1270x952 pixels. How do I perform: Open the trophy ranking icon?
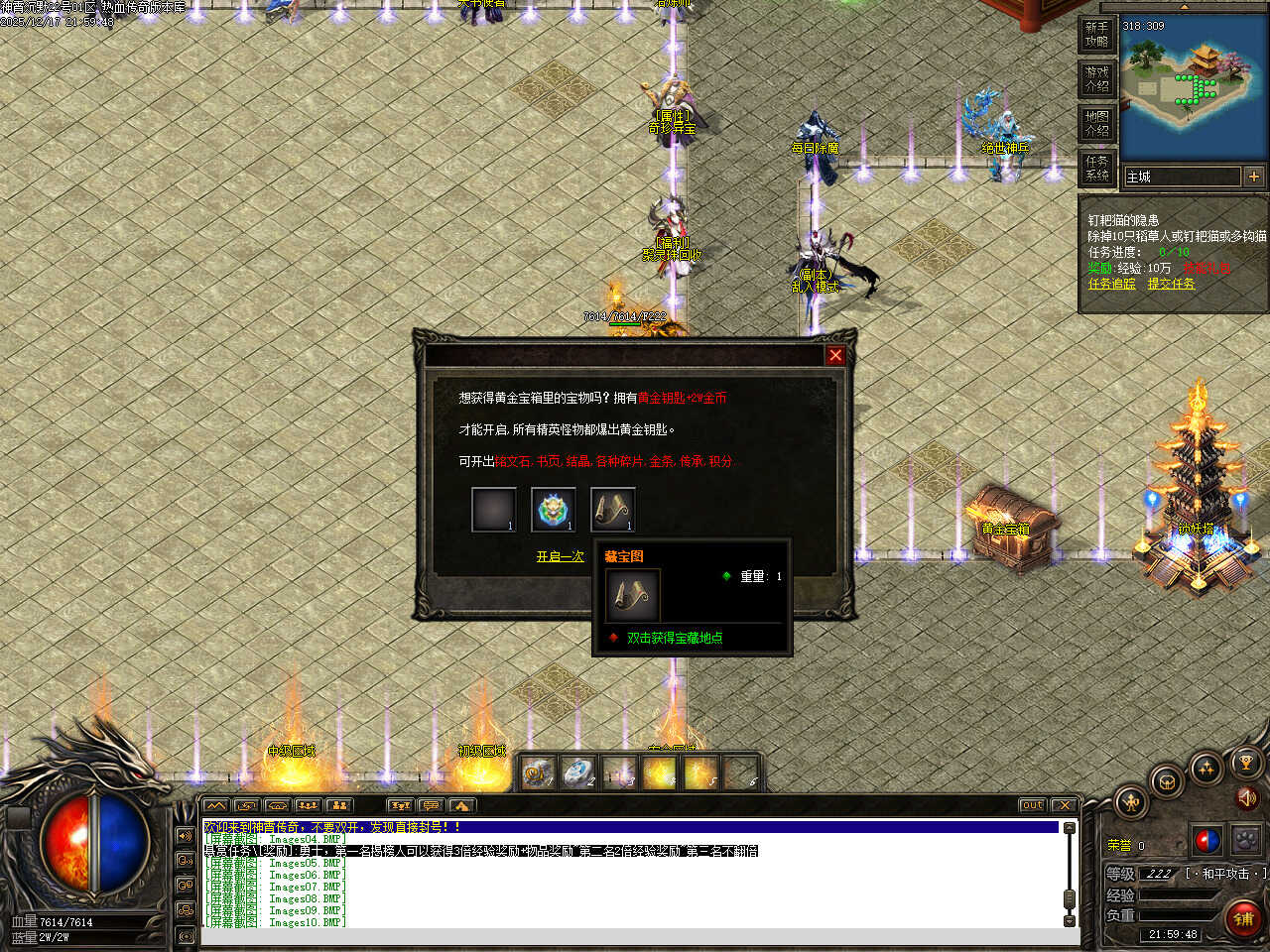point(1246,764)
